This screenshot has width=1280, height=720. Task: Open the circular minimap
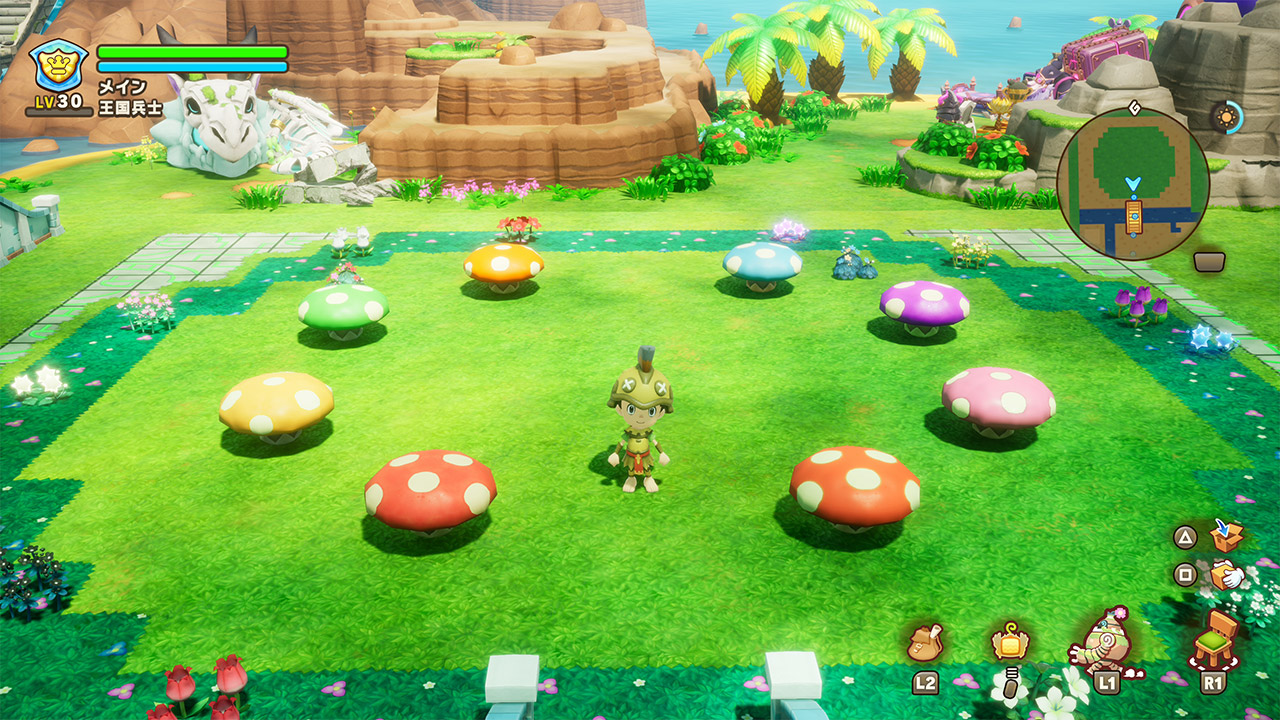[x=1132, y=185]
